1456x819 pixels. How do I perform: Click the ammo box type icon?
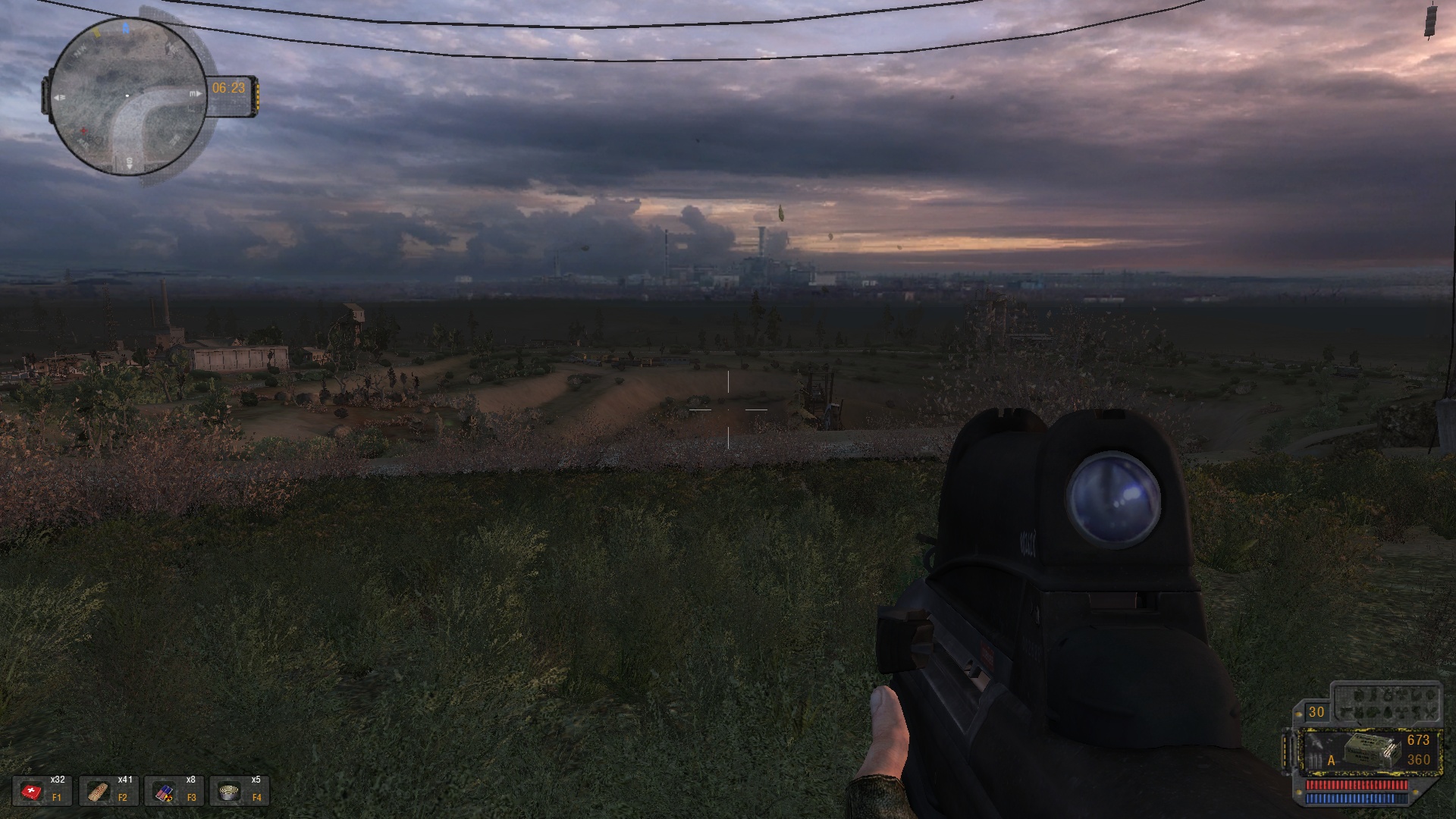click(x=1371, y=751)
